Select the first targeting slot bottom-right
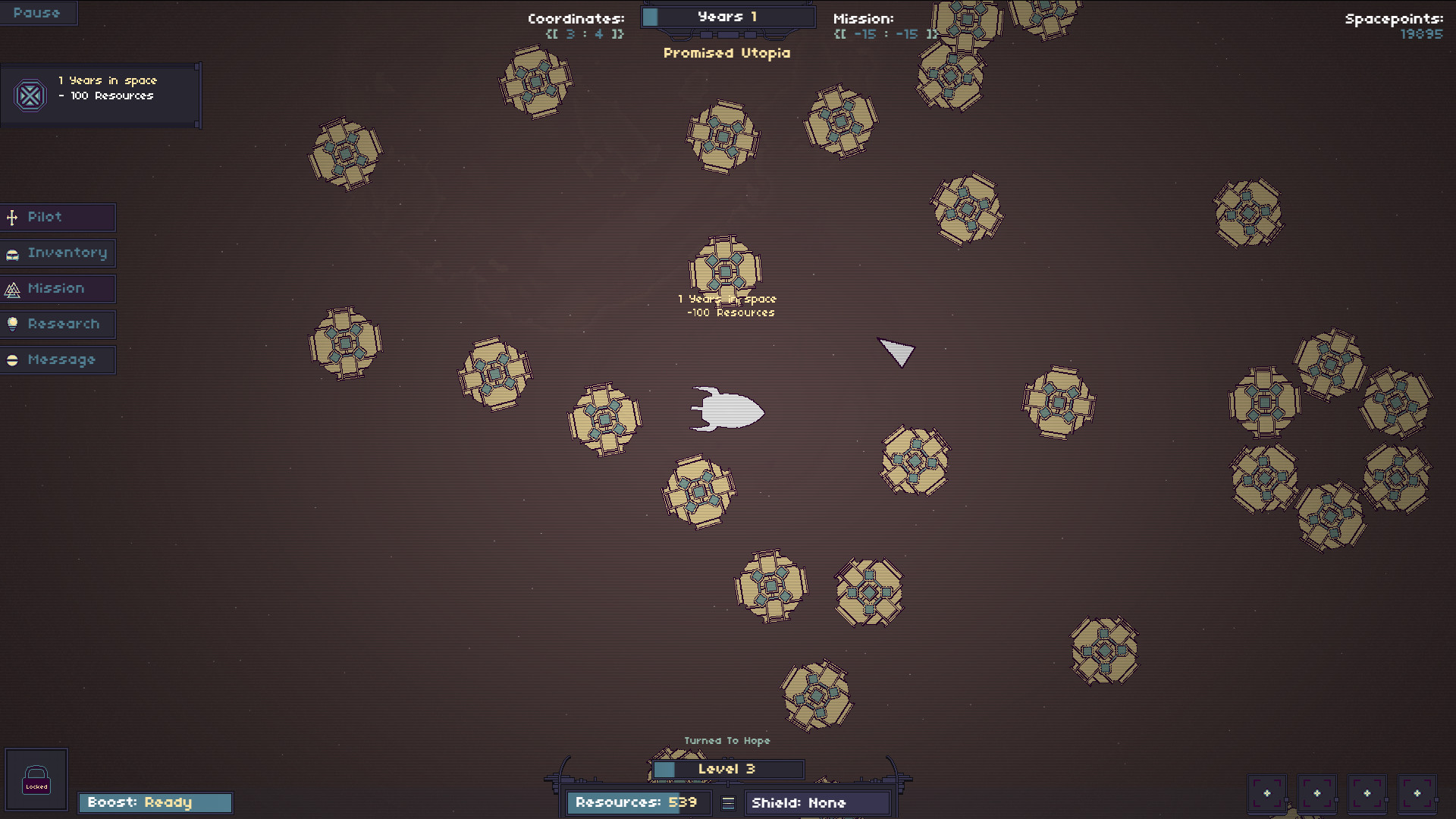Viewport: 1456px width, 819px height. (1267, 792)
